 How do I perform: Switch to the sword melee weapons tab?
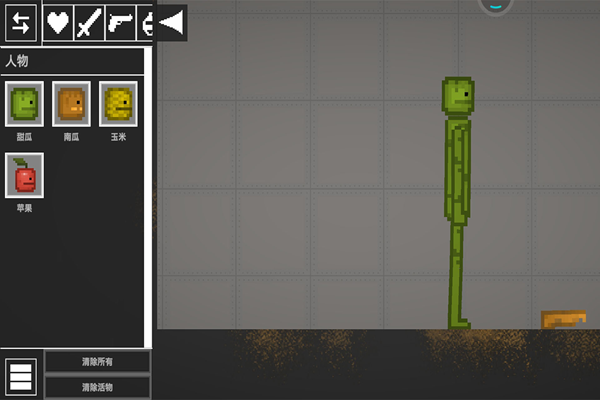(x=89, y=22)
